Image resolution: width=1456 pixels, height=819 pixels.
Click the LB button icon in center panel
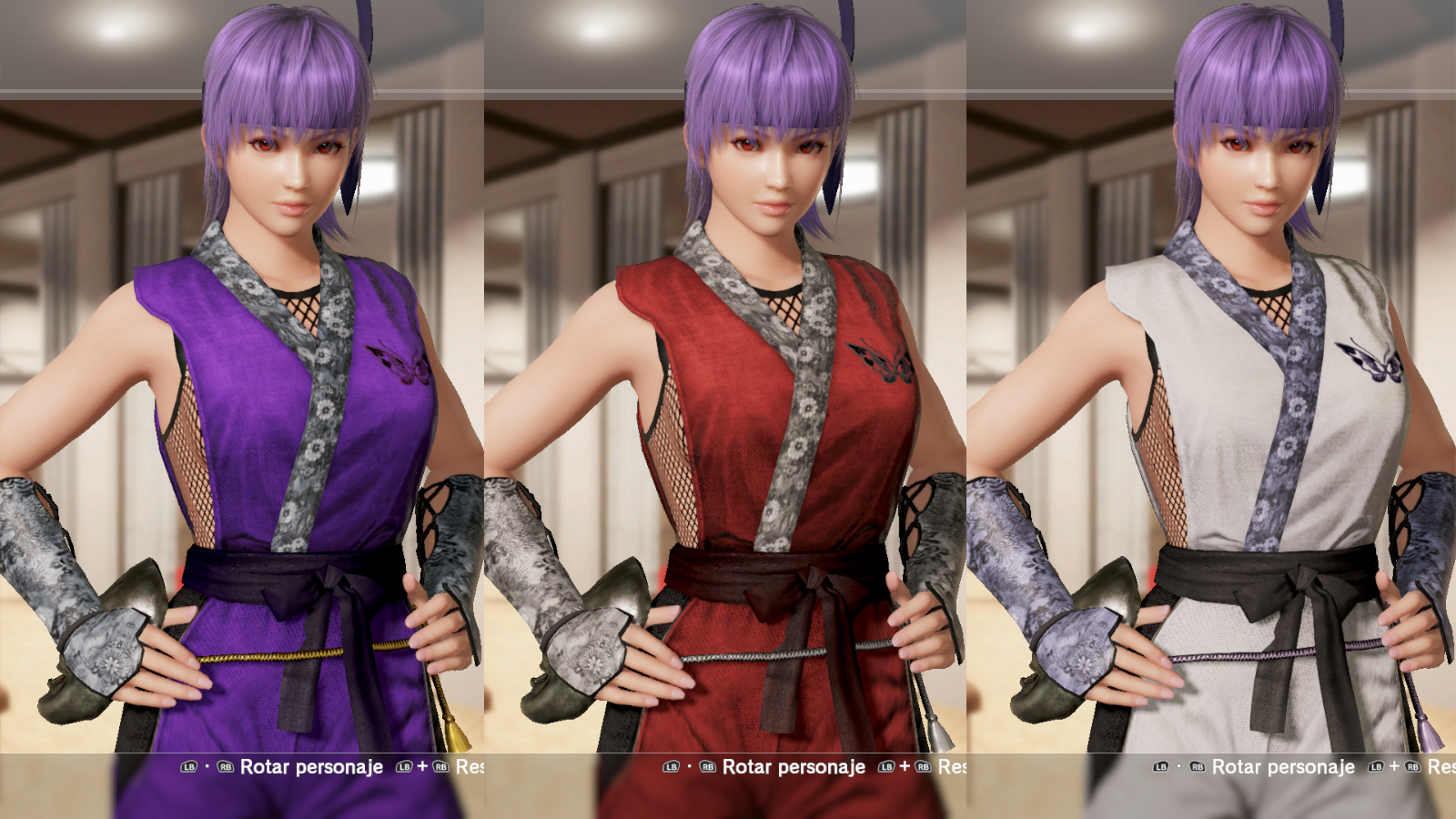[x=672, y=767]
